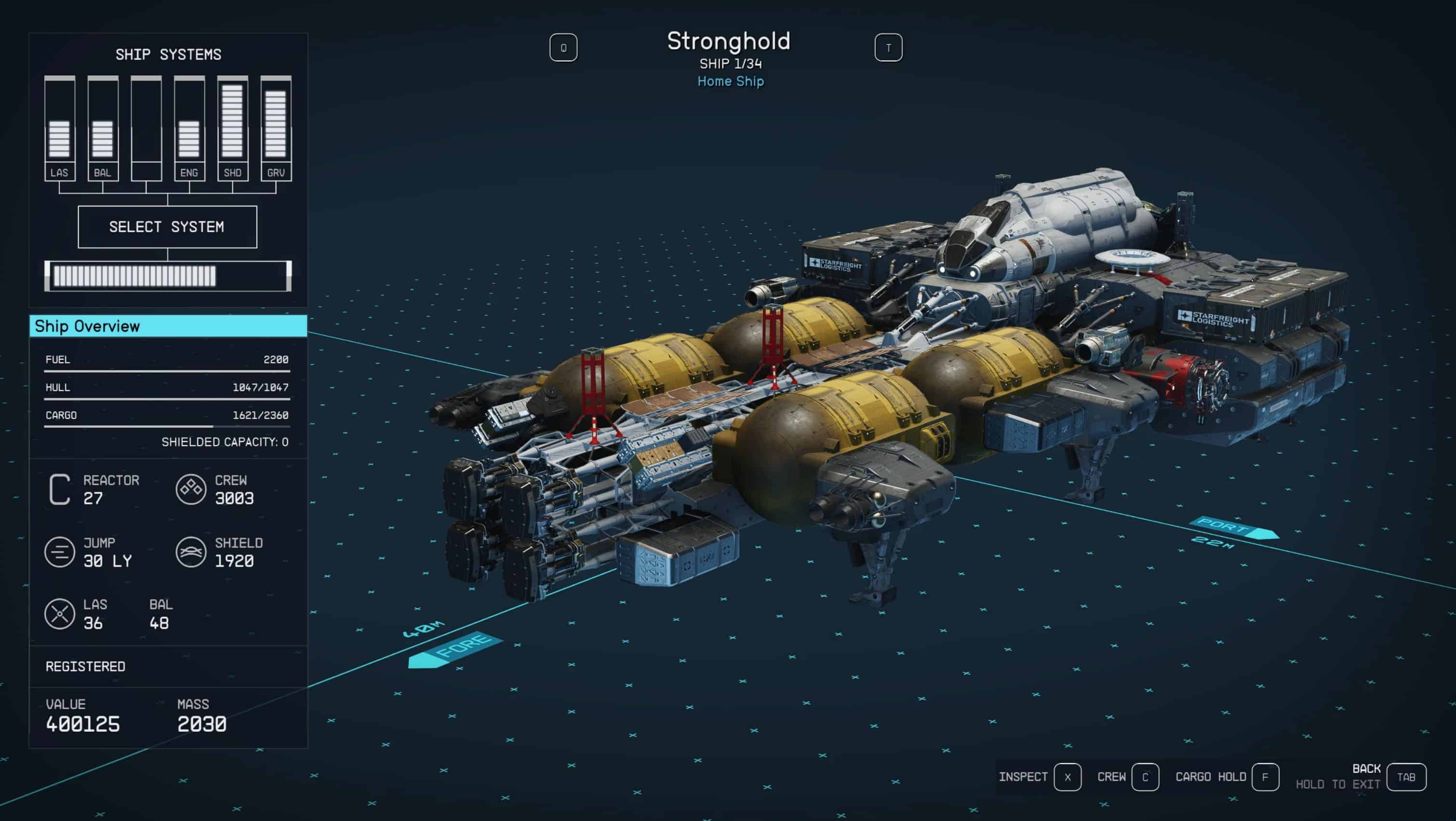Click the Inspect button
The image size is (1456, 821).
(x=1067, y=777)
